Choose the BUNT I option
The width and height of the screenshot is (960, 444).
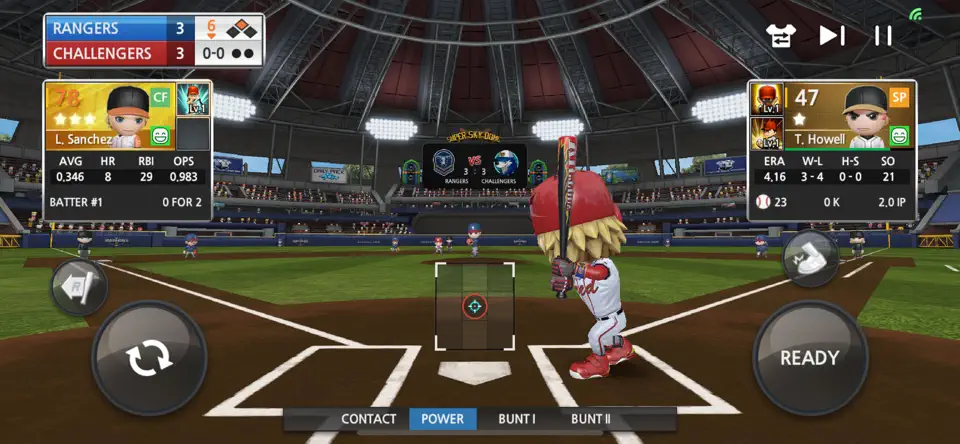pos(517,419)
